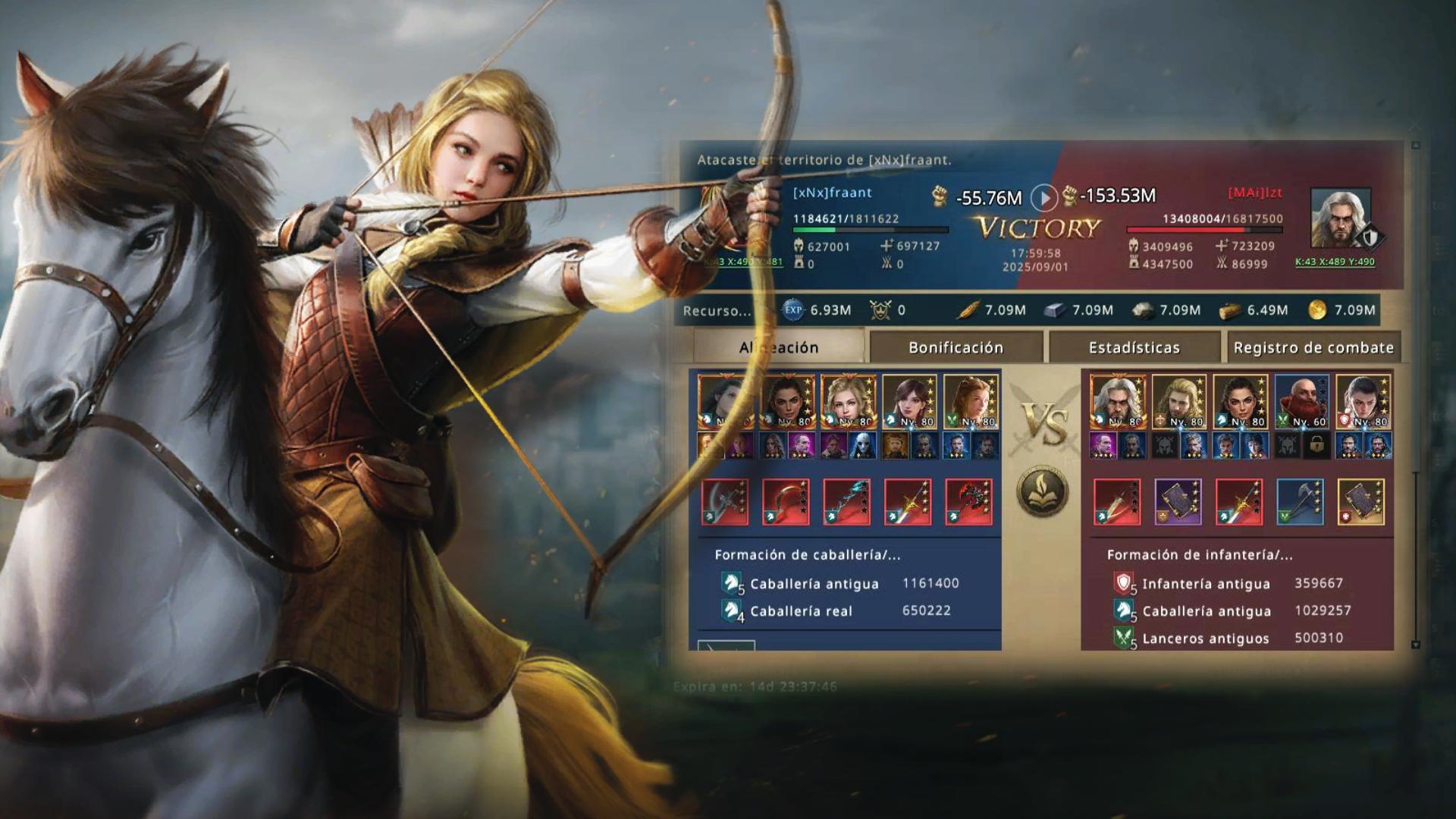Inspect the gold-framed tome equipment slot
The height and width of the screenshot is (819, 1456).
pos(1361,502)
